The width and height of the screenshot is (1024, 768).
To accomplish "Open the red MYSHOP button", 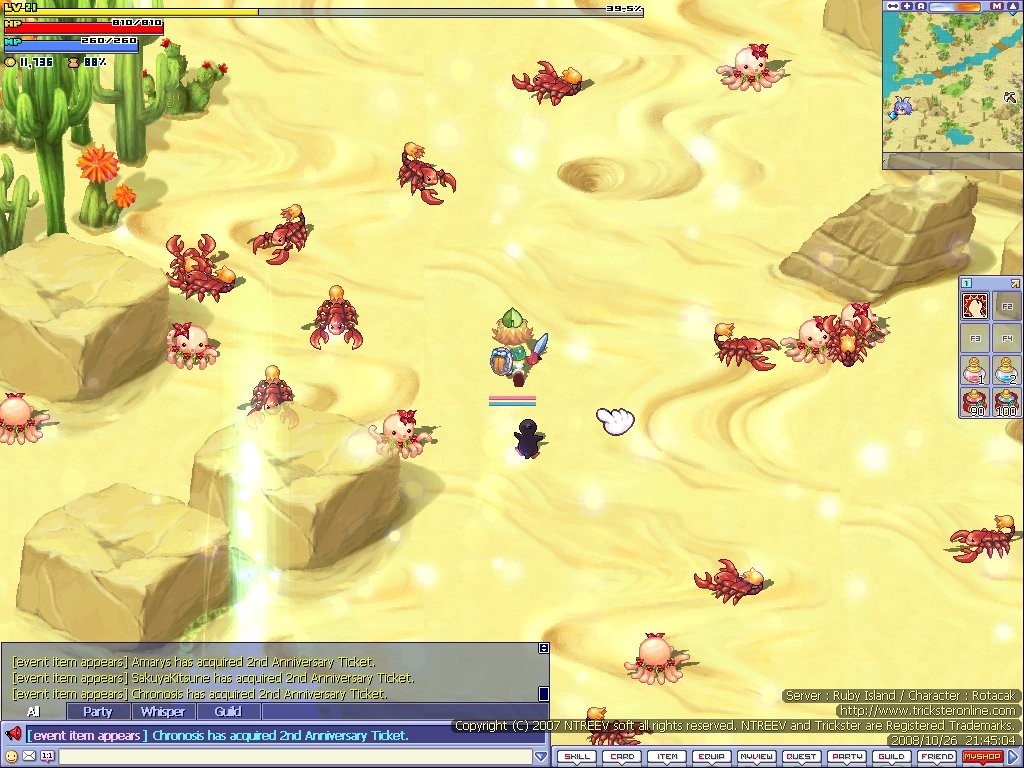I will (x=982, y=757).
